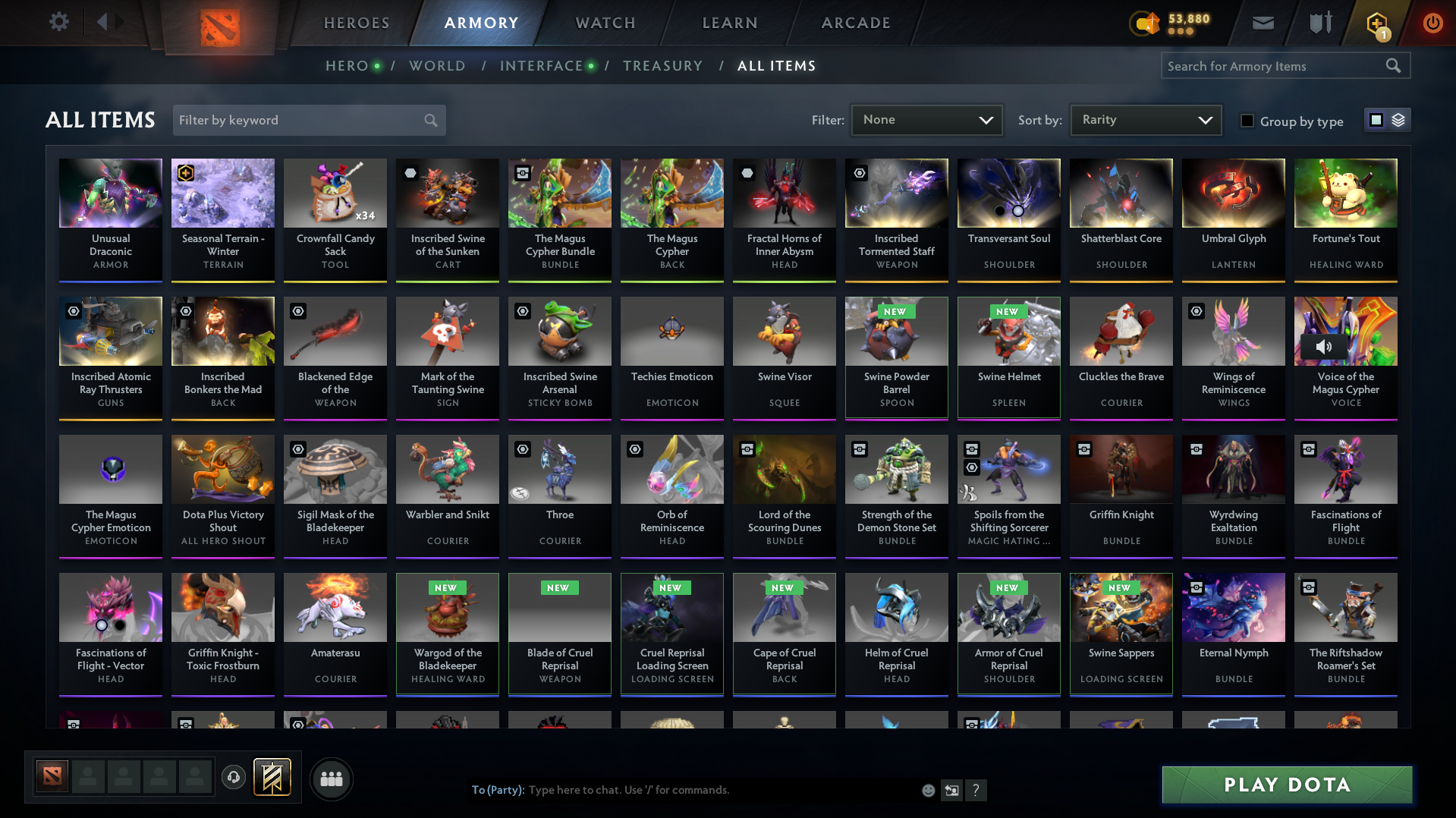Open the chat emoticon picker beside the chat box
This screenshot has width=1456, height=818.
pyautogui.click(x=927, y=790)
